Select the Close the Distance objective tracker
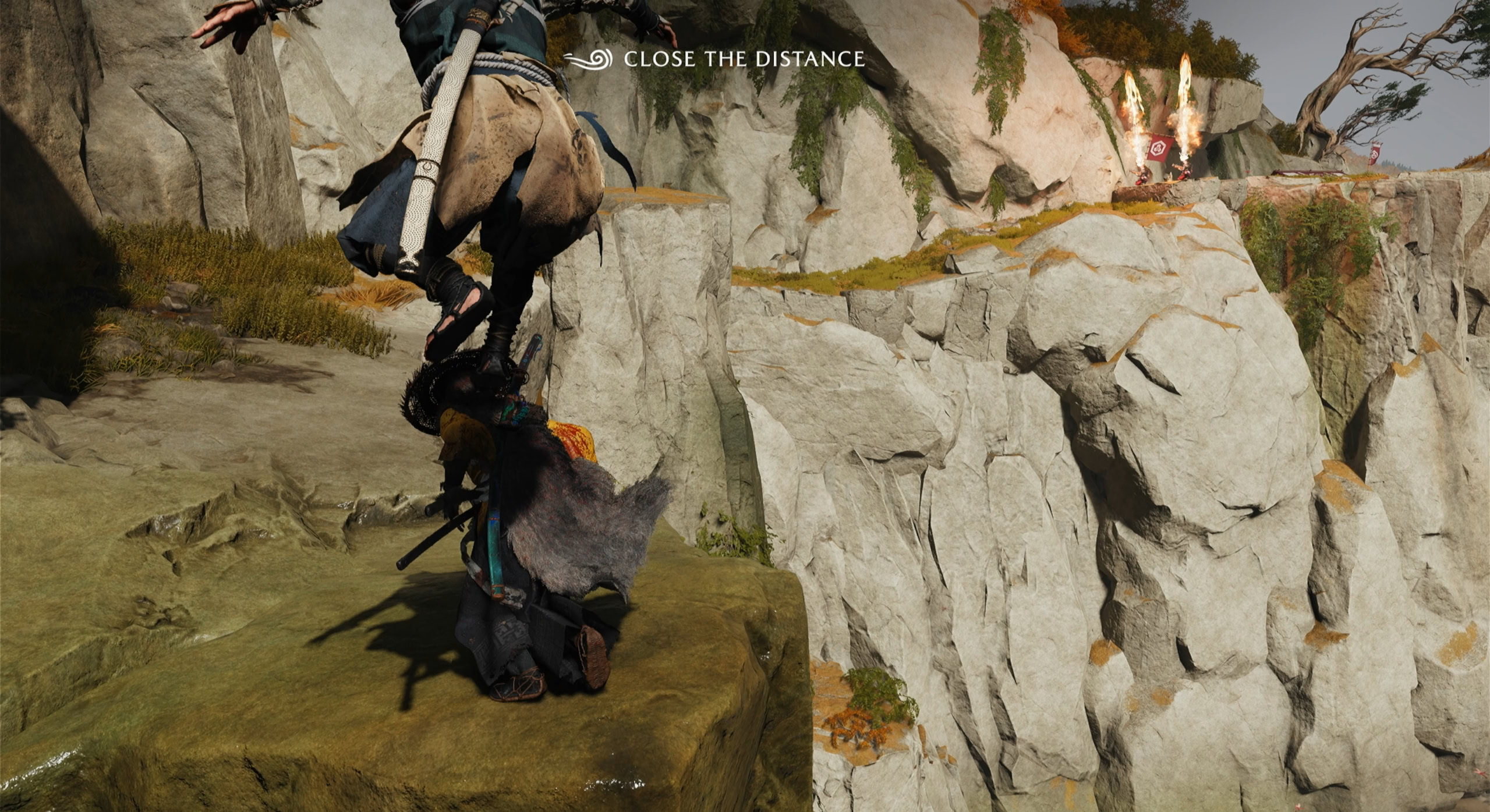This screenshot has width=1490, height=812. [714, 59]
